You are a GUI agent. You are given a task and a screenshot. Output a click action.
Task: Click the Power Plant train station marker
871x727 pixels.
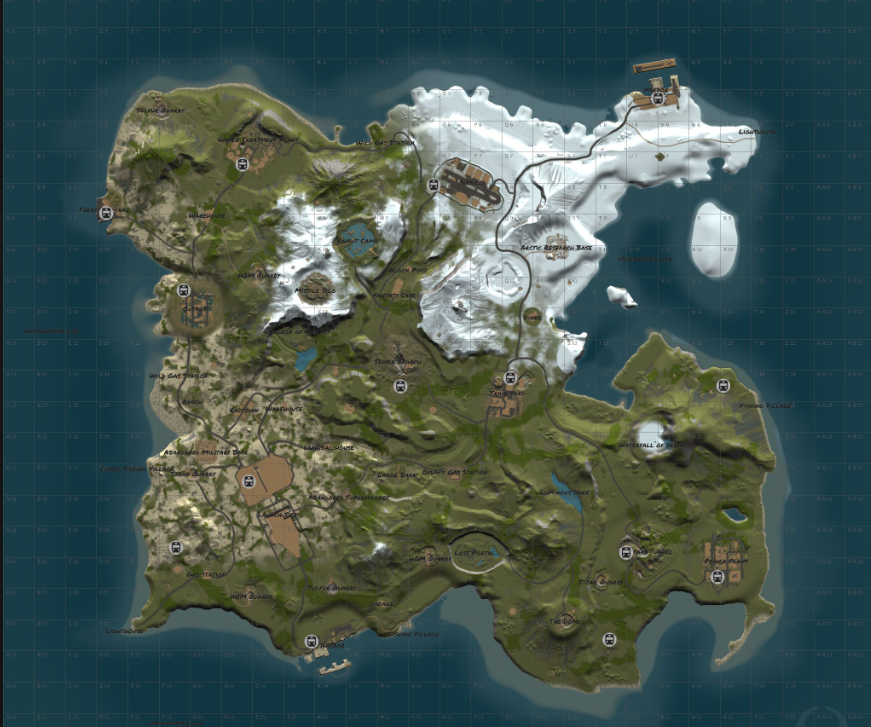pyautogui.click(x=716, y=576)
